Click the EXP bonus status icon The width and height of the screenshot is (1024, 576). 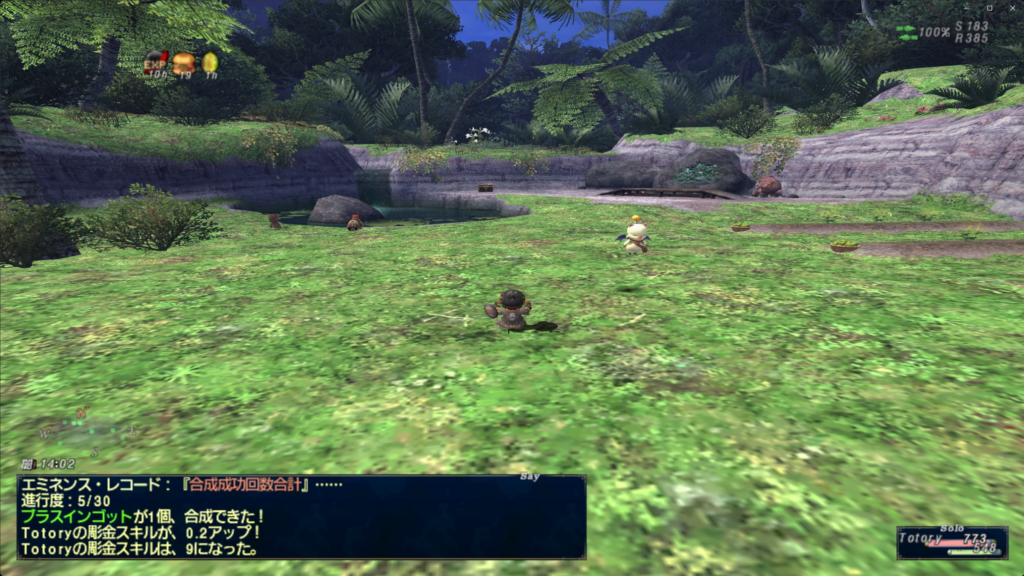tap(155, 63)
